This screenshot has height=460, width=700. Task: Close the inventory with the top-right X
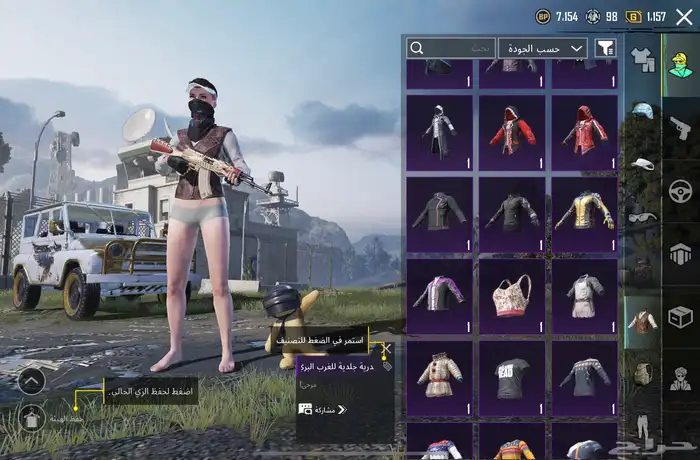pyautogui.click(x=684, y=16)
